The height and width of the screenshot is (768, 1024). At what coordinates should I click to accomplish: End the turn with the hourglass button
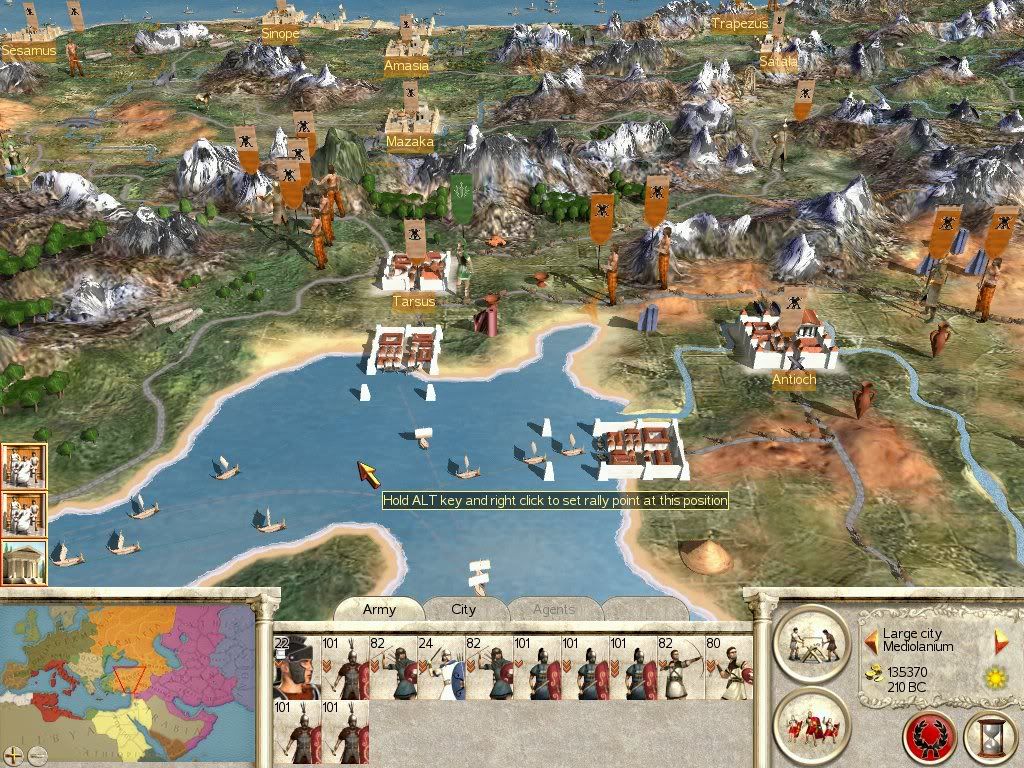pos(990,738)
